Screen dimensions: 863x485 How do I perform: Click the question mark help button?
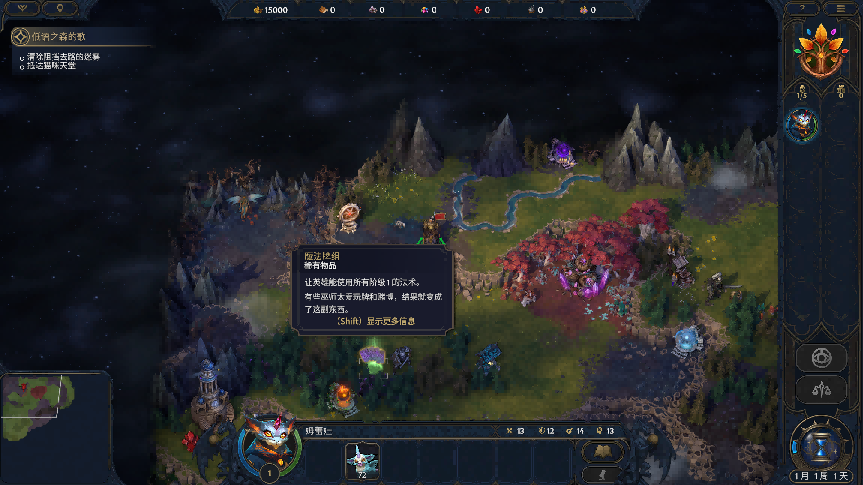coord(801,8)
